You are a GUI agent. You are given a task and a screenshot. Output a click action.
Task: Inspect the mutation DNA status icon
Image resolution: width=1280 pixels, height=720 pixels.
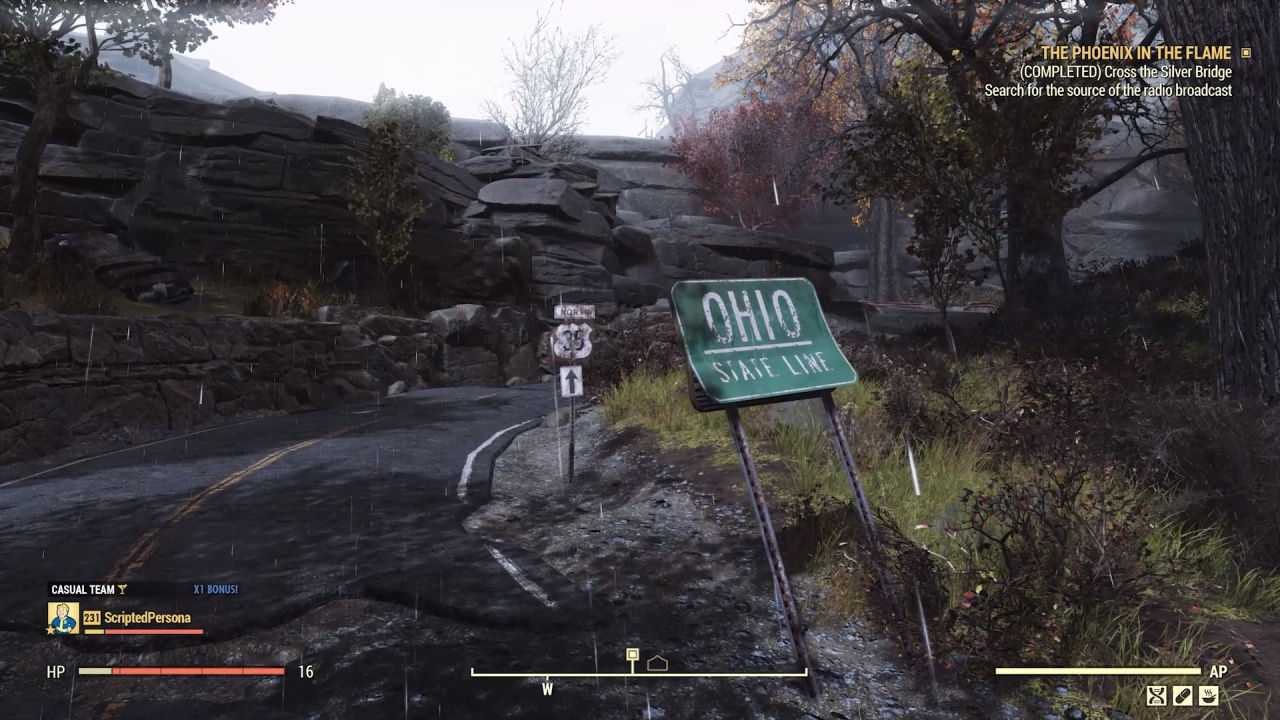pyautogui.click(x=1157, y=696)
